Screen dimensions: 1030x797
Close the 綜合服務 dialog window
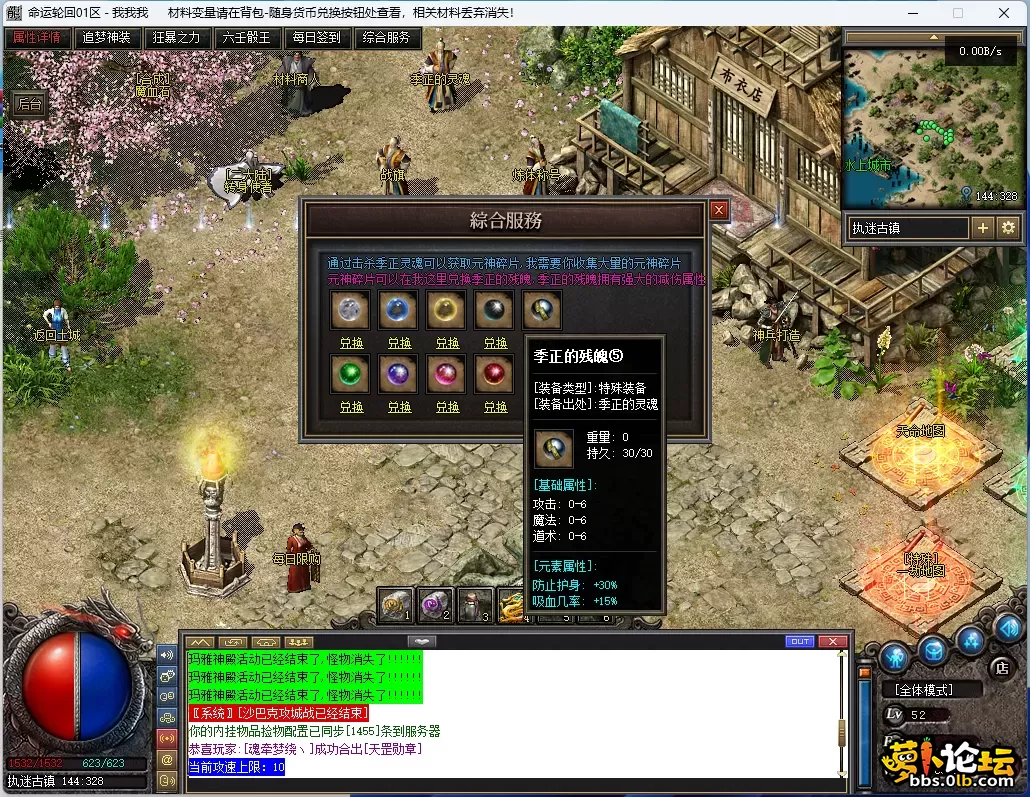pos(718,209)
